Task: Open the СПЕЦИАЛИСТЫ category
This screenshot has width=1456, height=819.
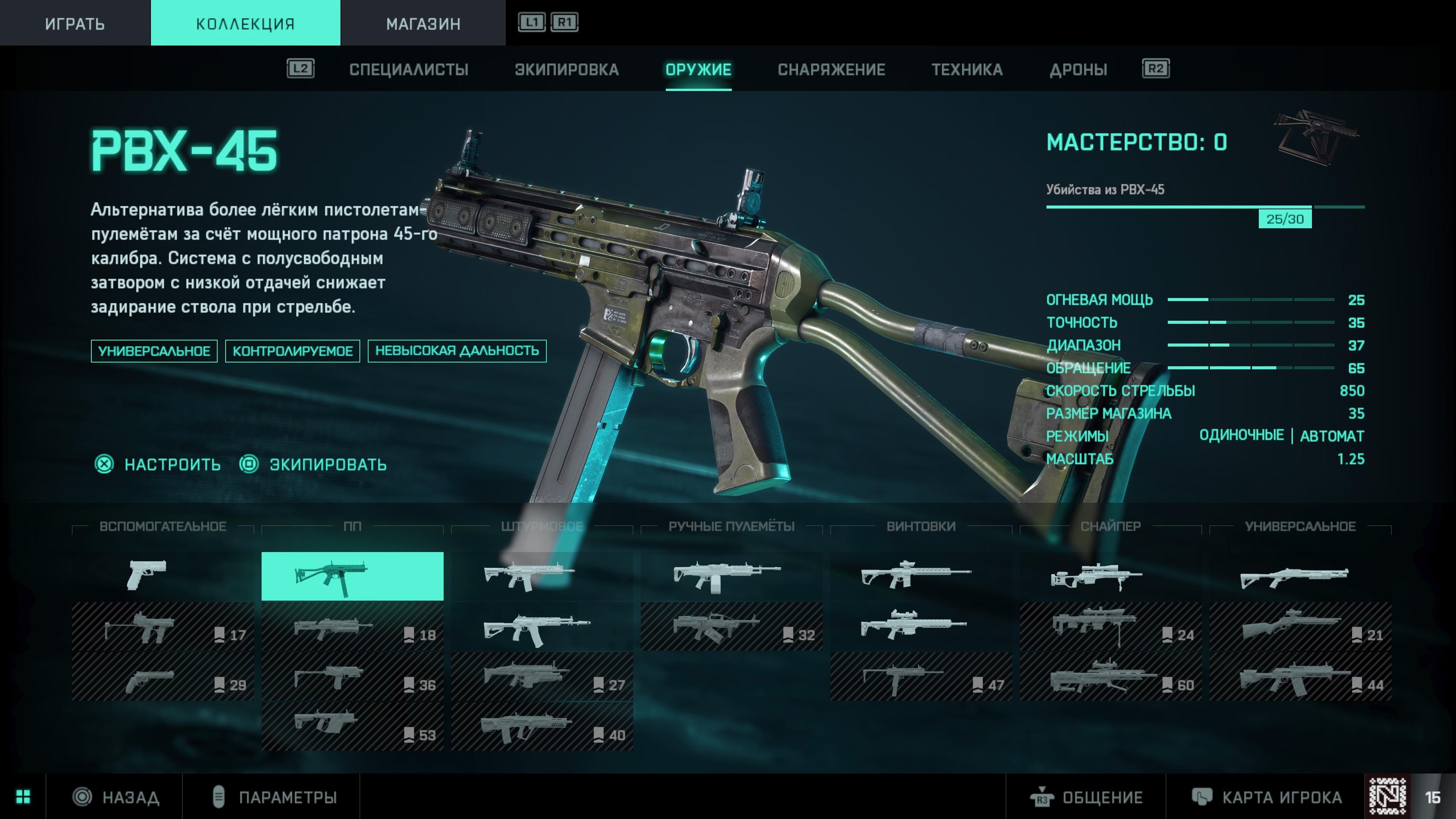Action: pyautogui.click(x=409, y=69)
